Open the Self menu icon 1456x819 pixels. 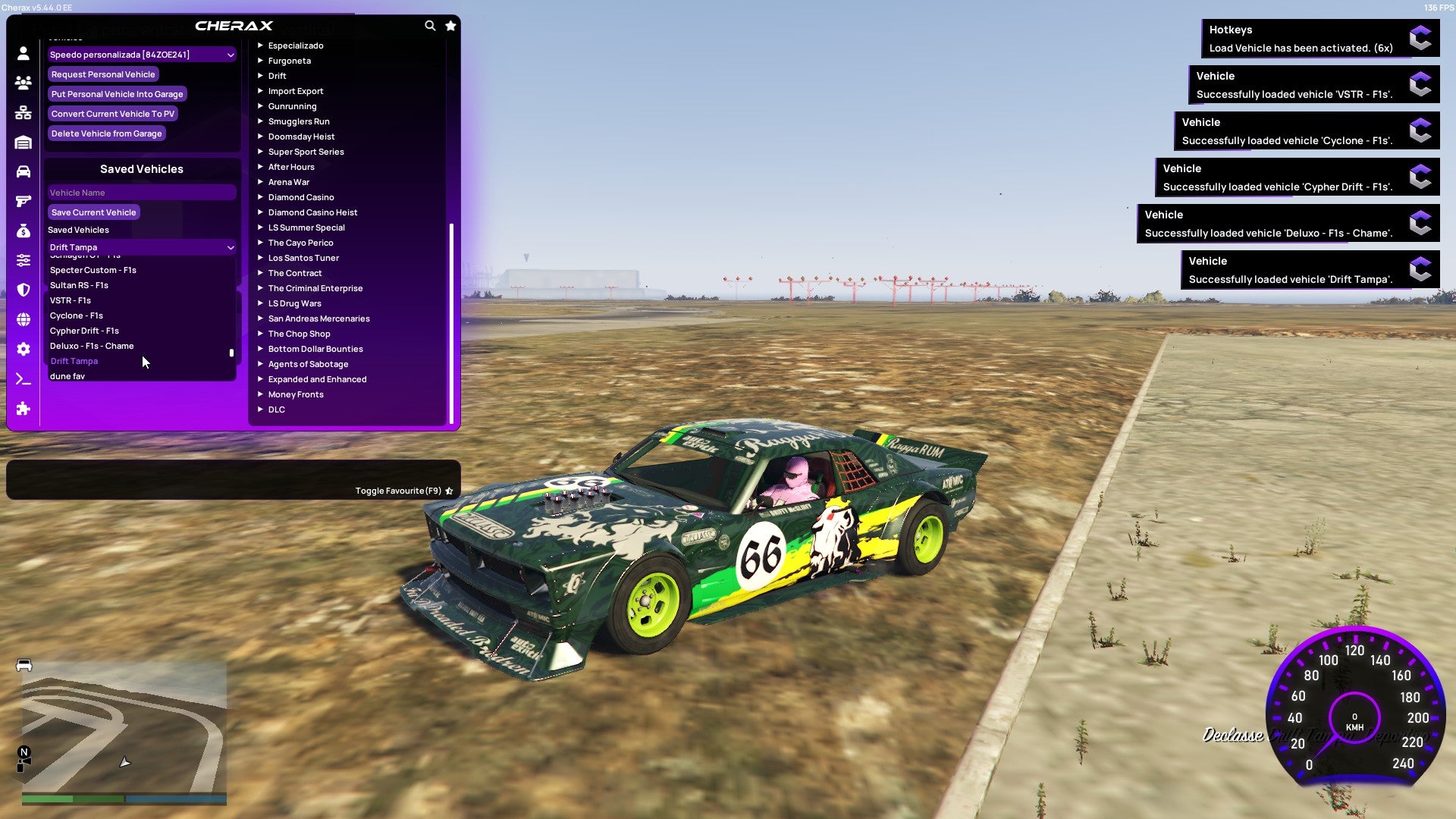(x=23, y=52)
